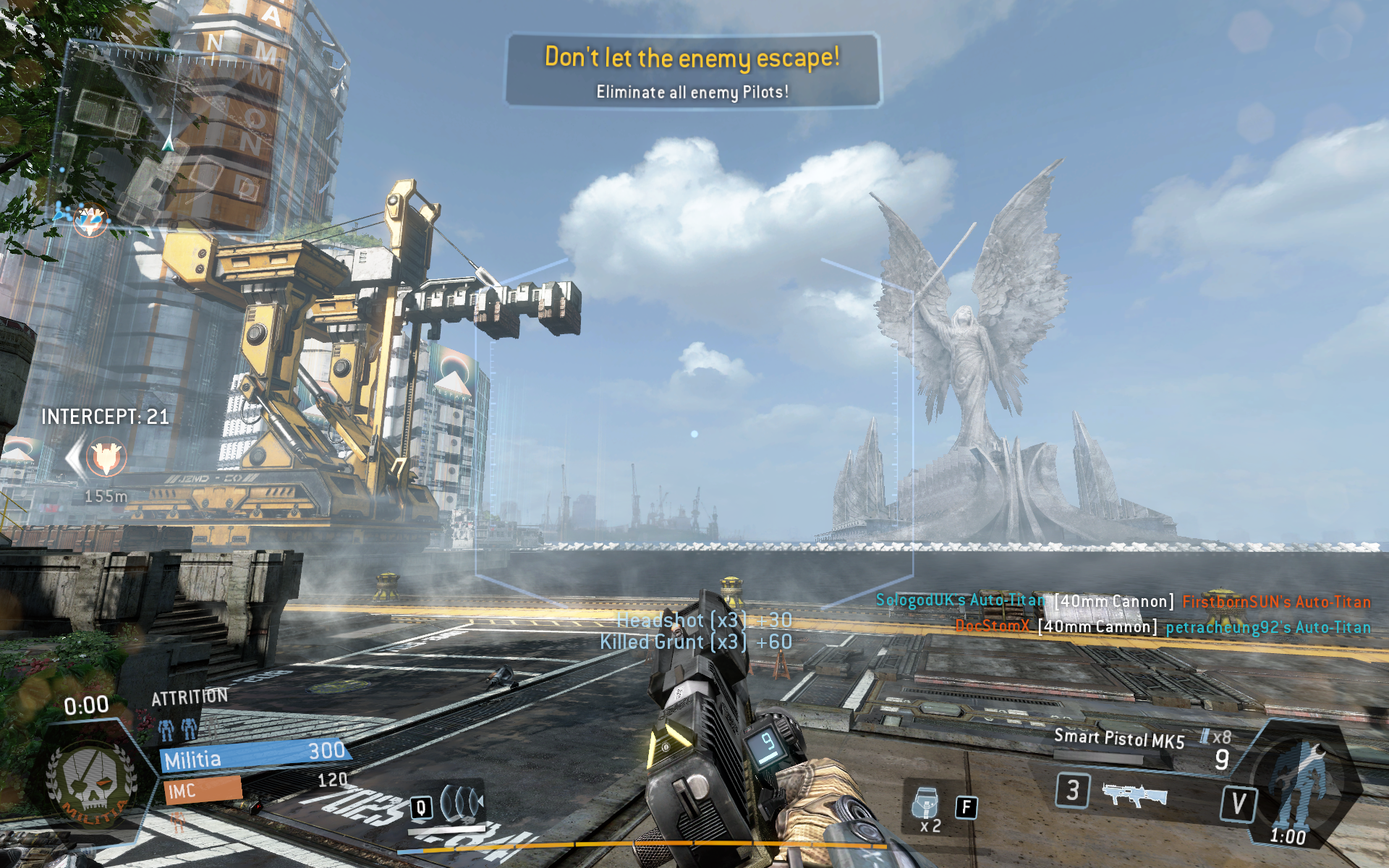Select SologodUK's Auto-Titan kill feed entry
The width and height of the screenshot is (1389, 868).
tap(960, 600)
